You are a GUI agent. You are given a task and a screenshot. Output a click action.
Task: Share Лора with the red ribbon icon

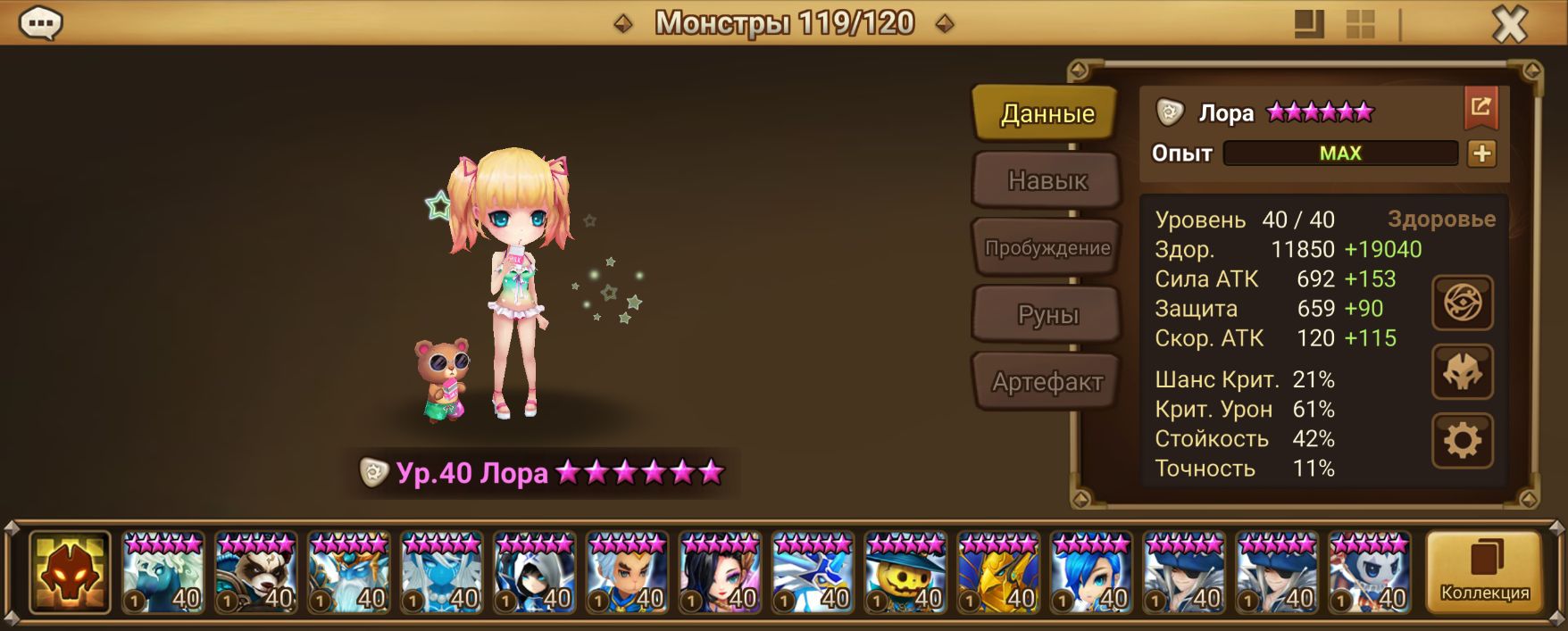(x=1480, y=108)
